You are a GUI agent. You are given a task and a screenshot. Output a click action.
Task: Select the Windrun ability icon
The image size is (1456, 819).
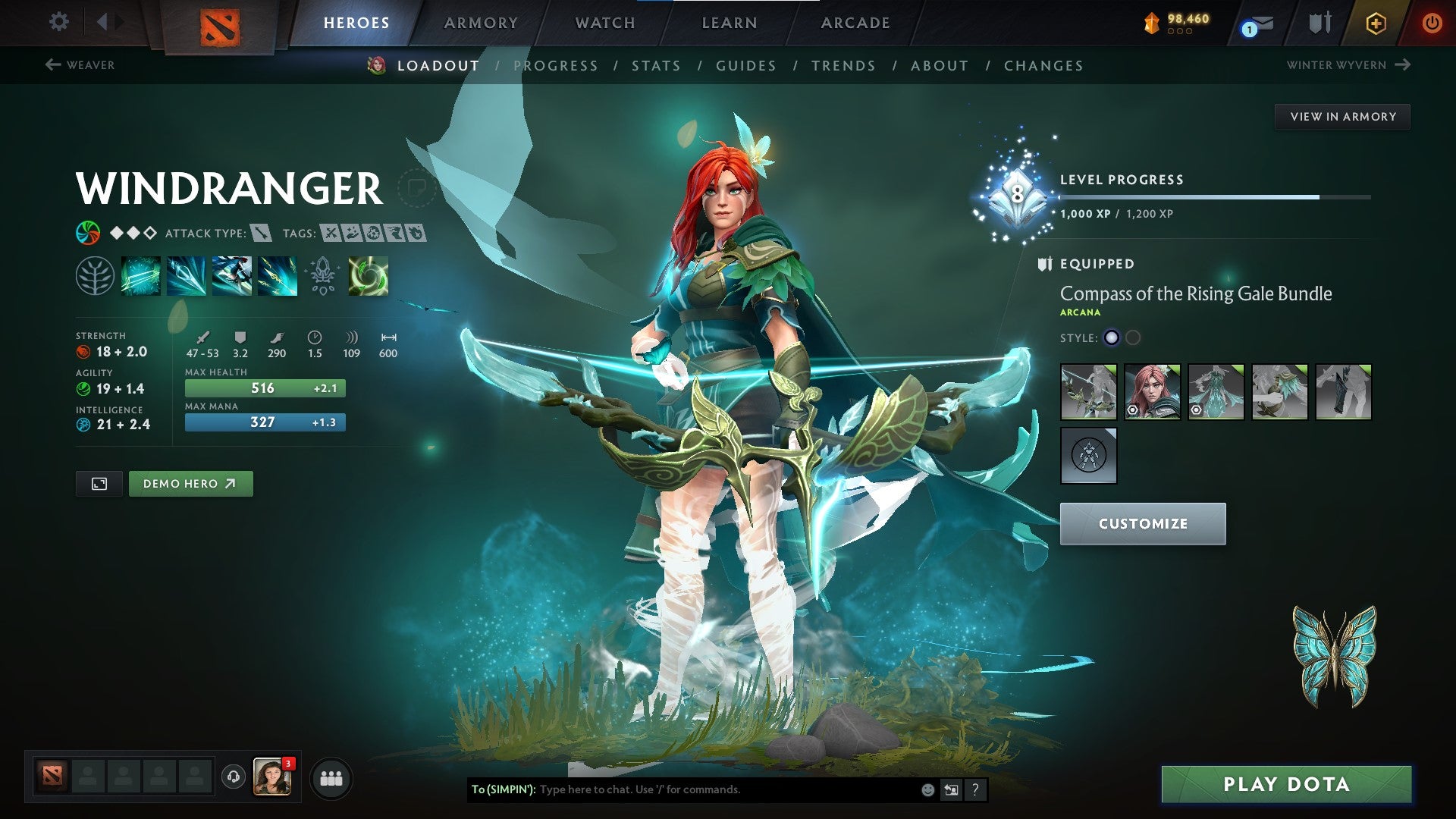tap(232, 277)
